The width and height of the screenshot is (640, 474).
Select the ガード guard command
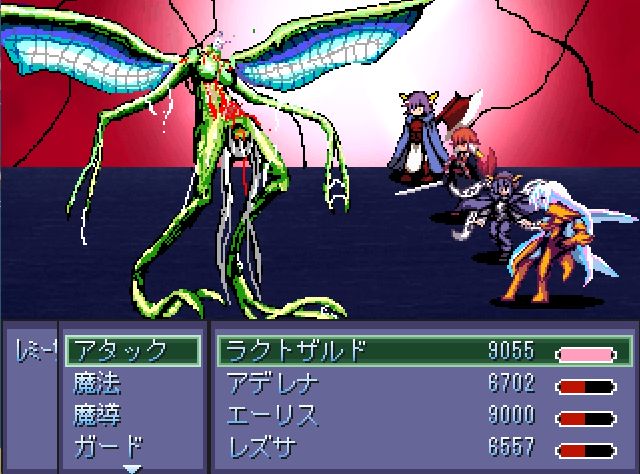coord(108,446)
